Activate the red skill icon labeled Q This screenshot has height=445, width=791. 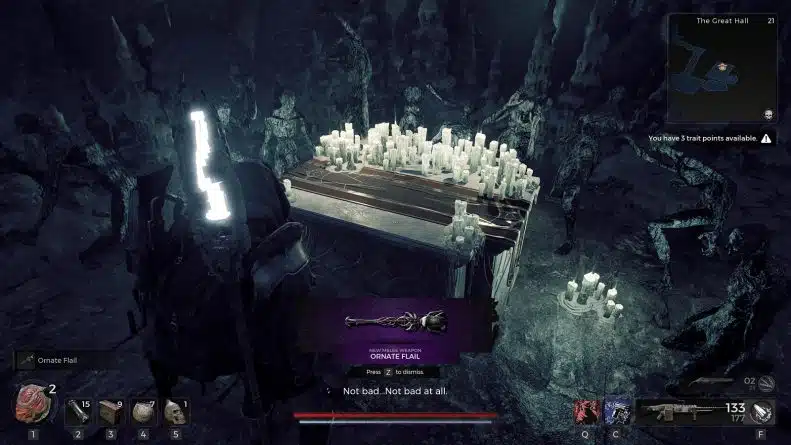[588, 411]
